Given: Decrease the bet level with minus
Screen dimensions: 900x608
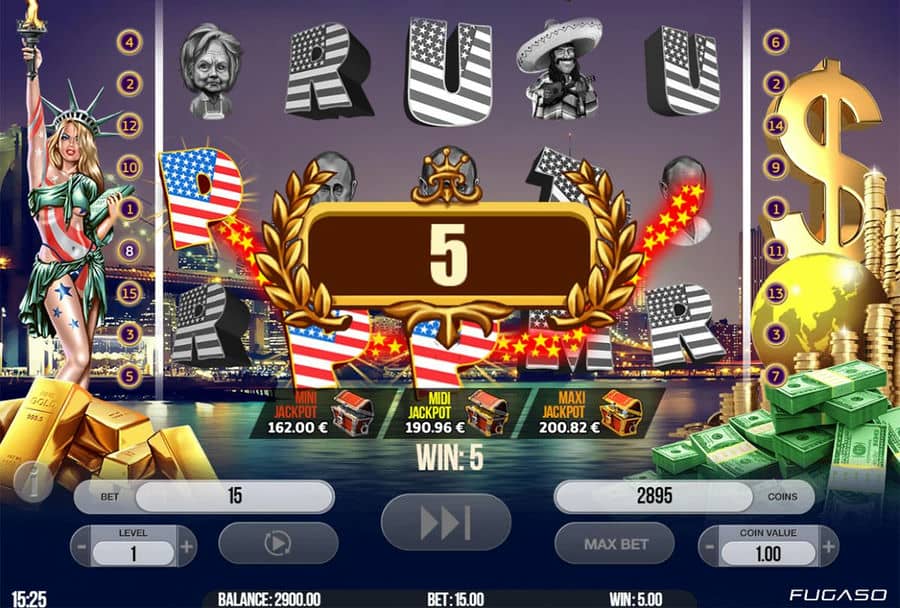Looking at the screenshot, I should point(81,547).
